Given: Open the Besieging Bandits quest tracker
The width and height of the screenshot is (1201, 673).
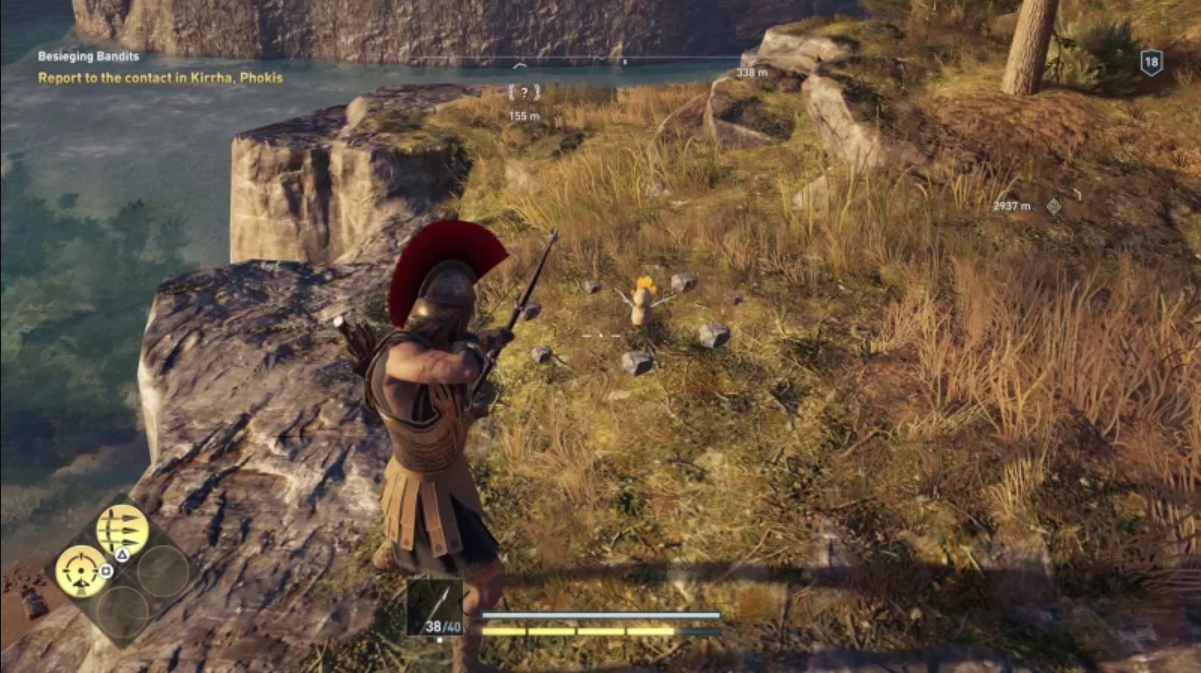Looking at the screenshot, I should coord(88,57).
